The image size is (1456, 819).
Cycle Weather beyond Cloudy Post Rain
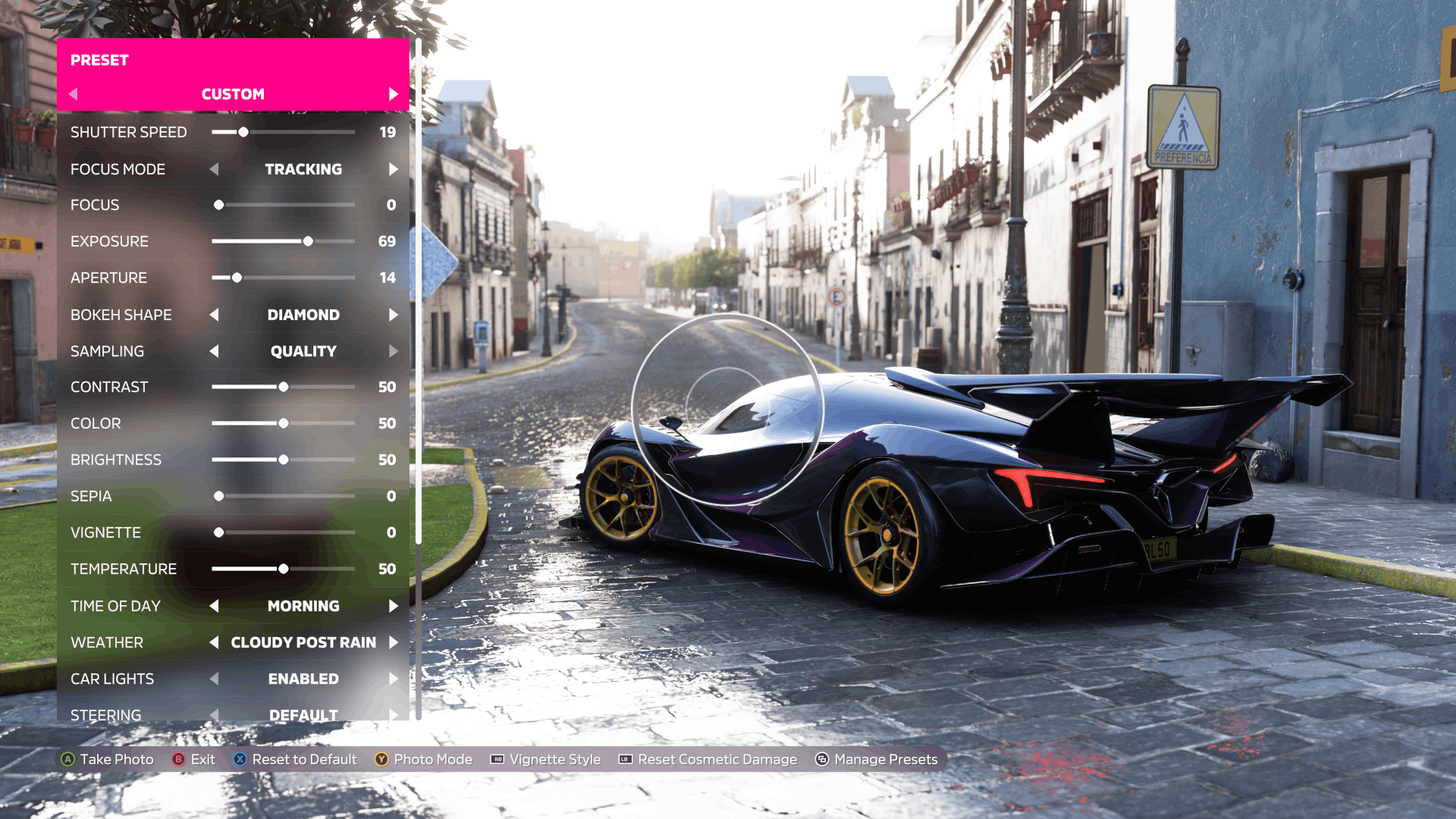394,642
